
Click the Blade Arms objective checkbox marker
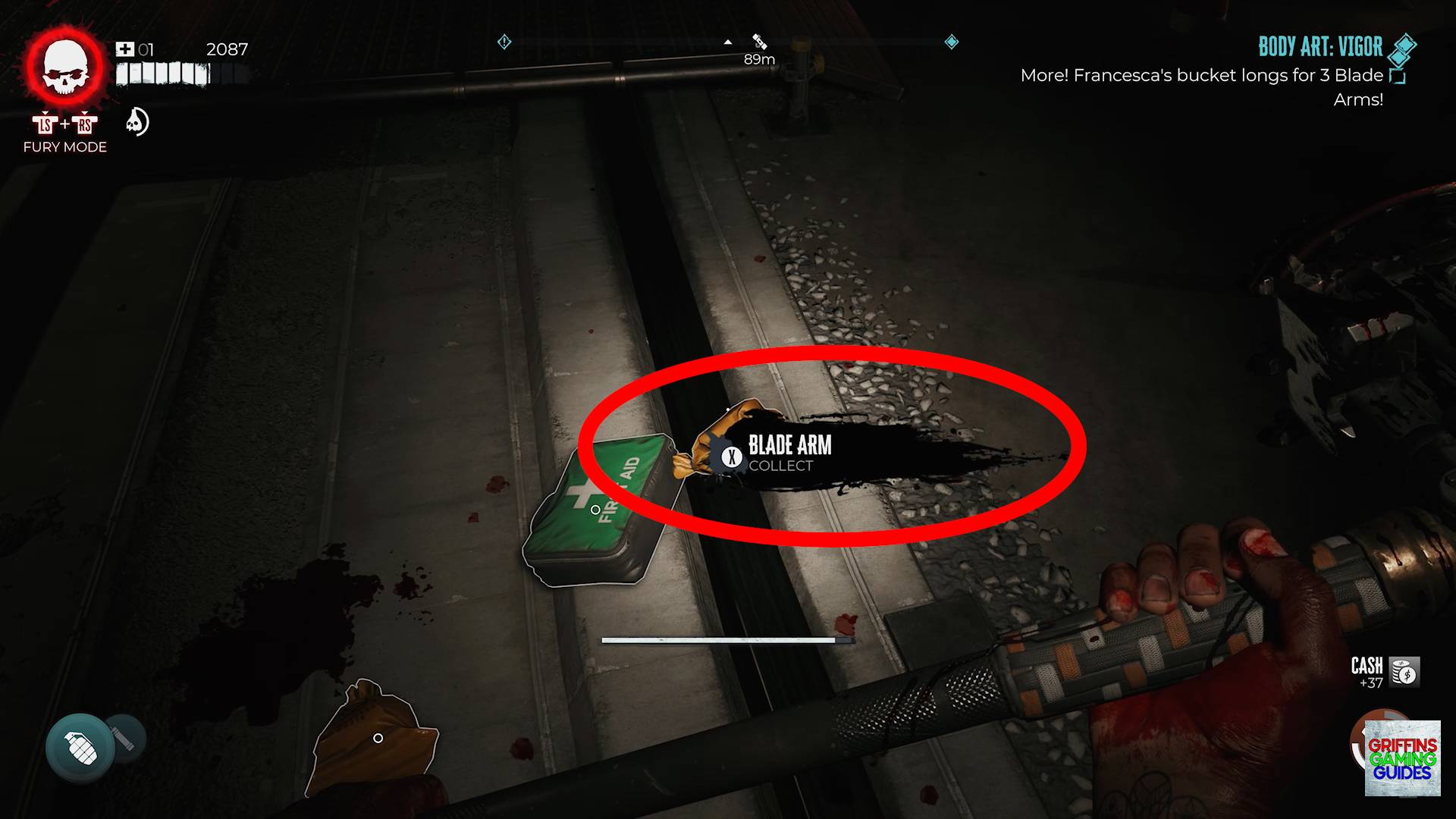click(1397, 76)
